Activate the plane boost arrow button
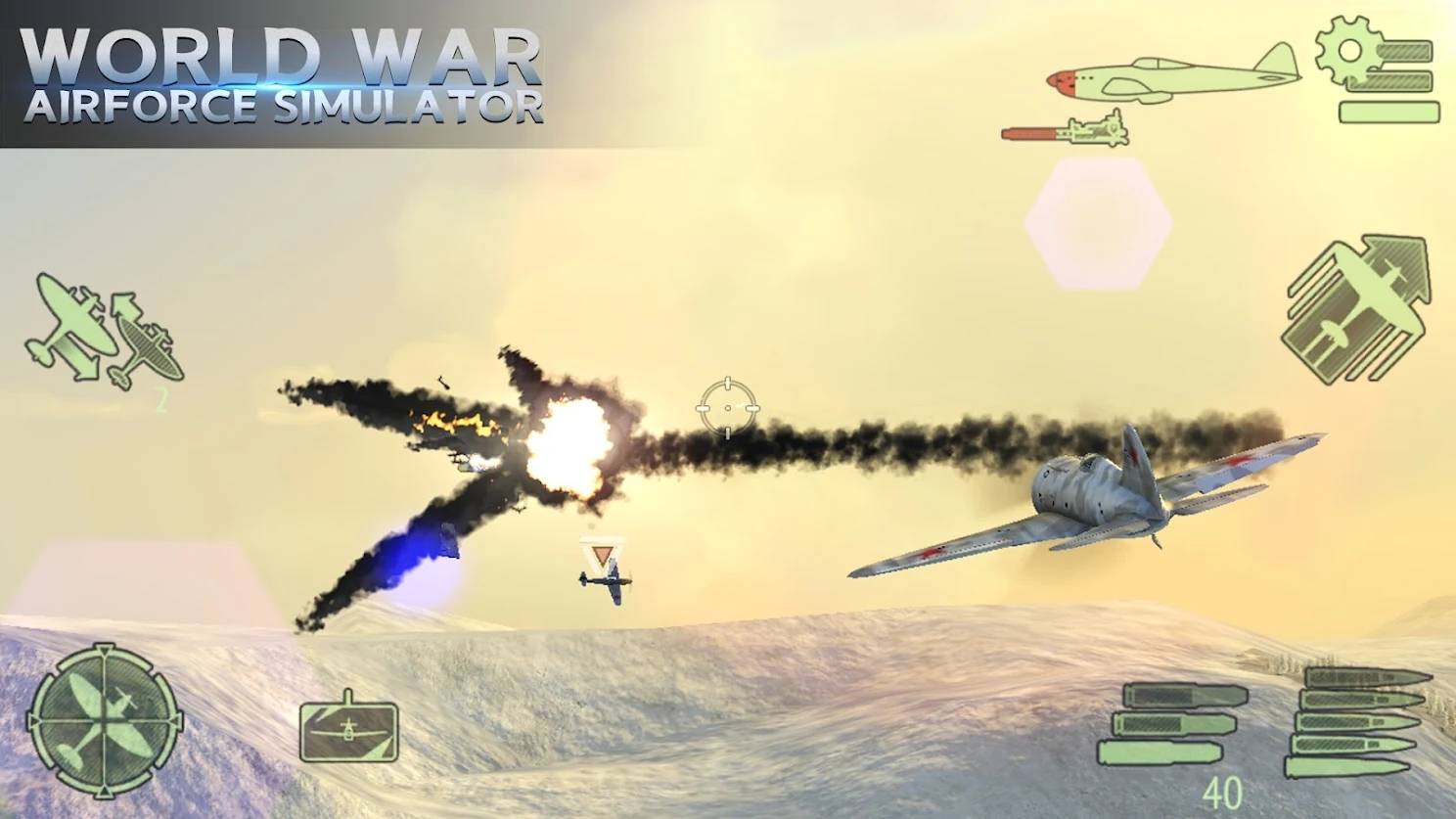 [1356, 308]
